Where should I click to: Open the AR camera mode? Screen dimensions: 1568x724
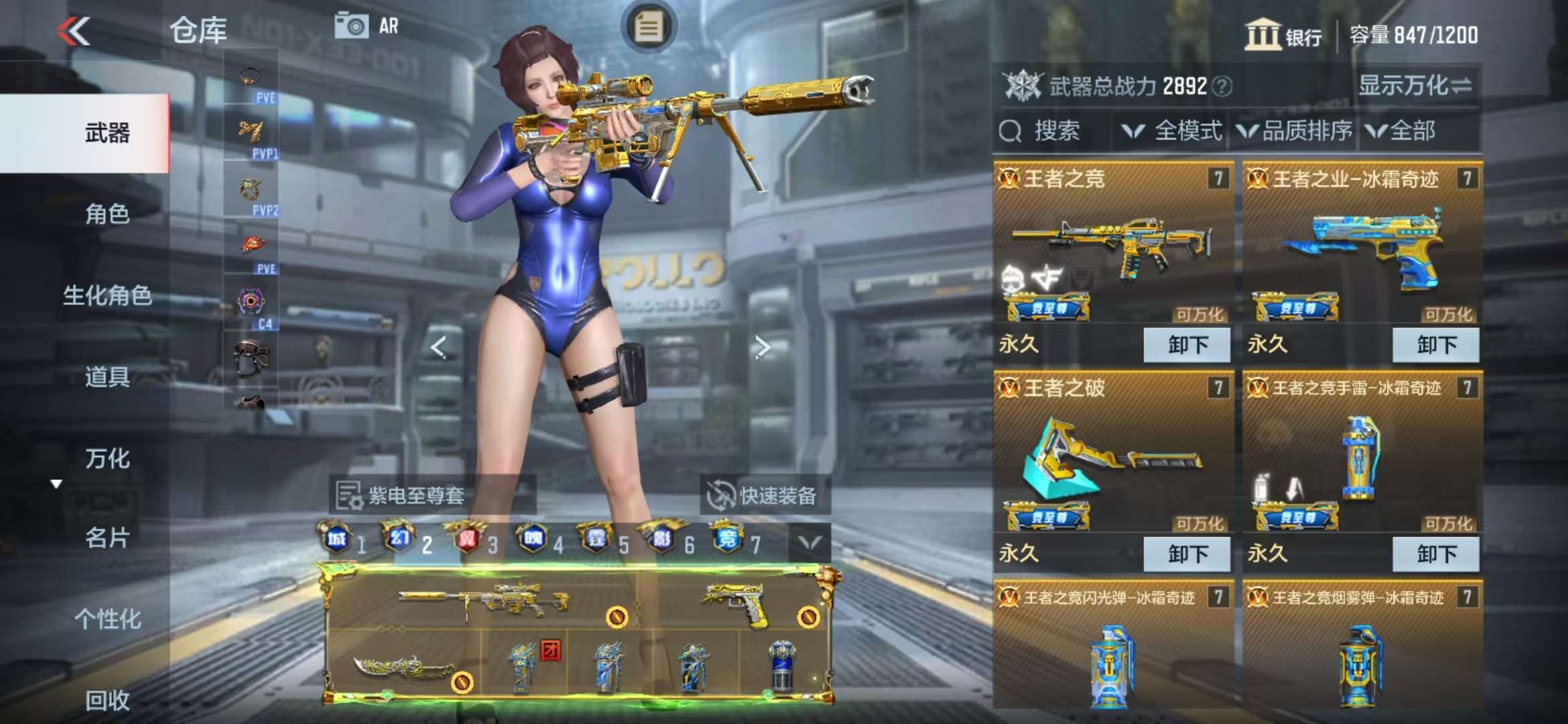click(367, 27)
